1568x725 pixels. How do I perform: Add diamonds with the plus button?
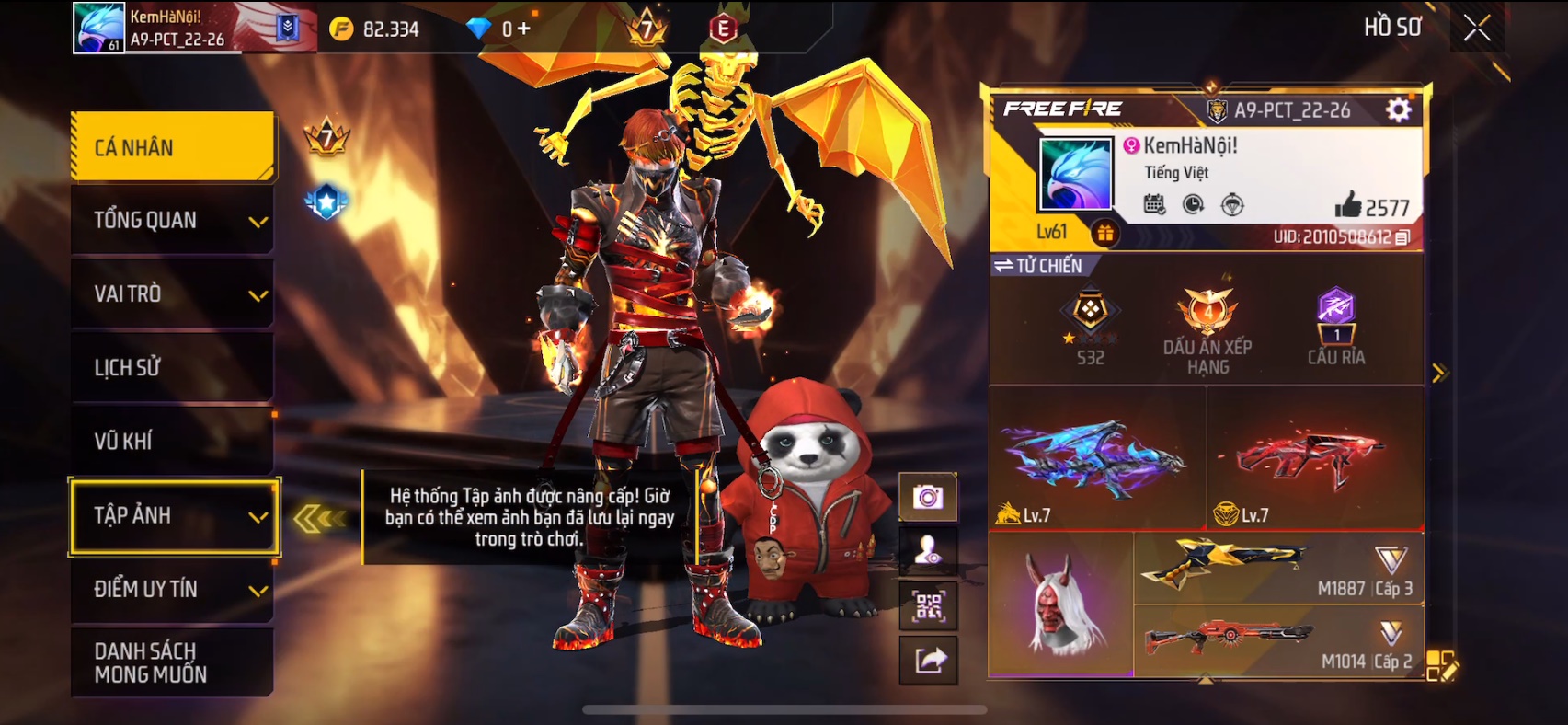(524, 29)
